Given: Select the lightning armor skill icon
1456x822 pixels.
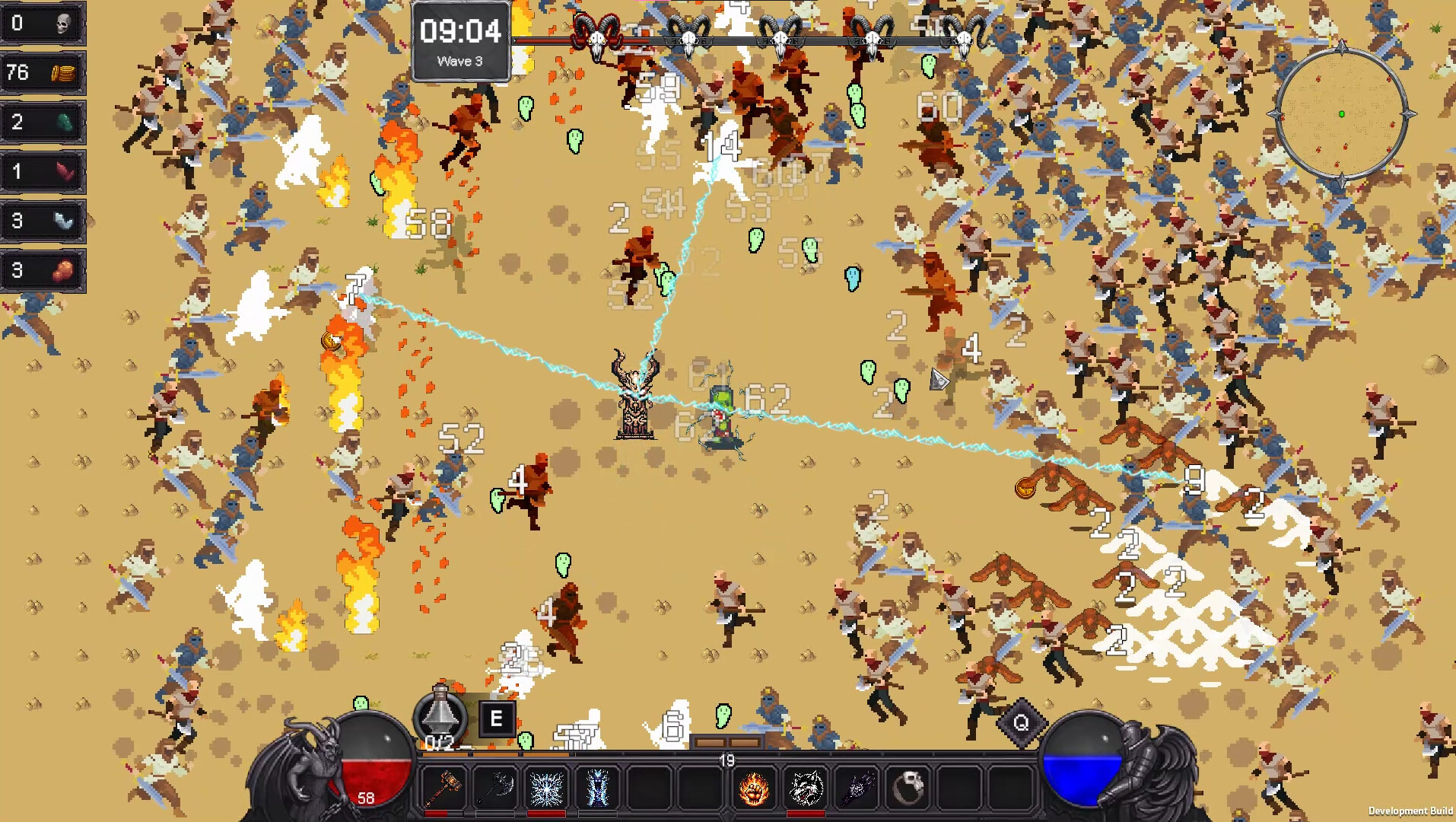Looking at the screenshot, I should click(597, 788).
